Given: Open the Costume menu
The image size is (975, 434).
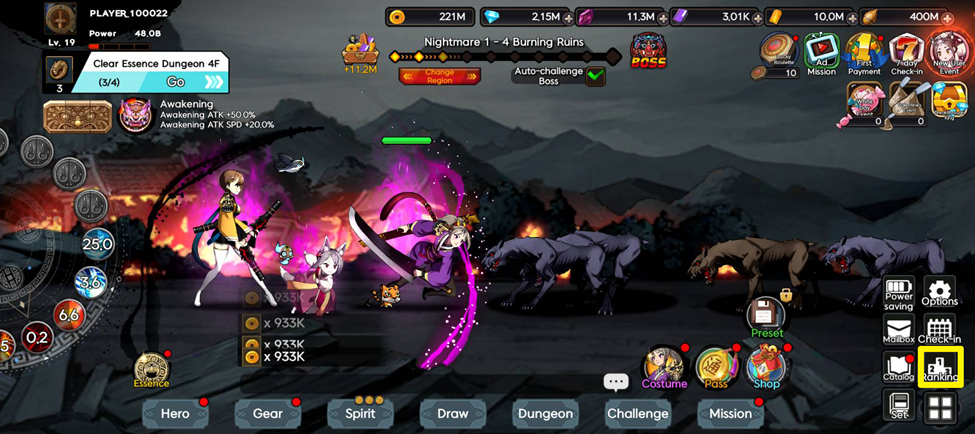Looking at the screenshot, I should [x=664, y=368].
